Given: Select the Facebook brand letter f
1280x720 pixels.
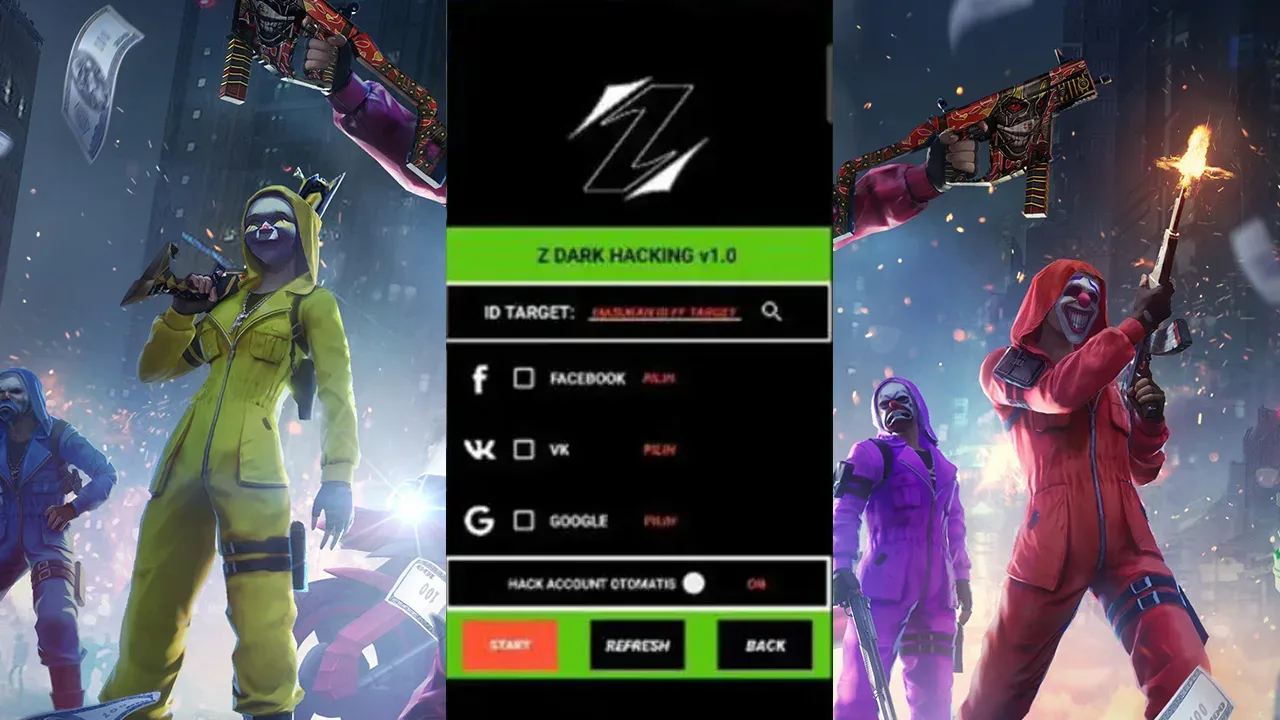Looking at the screenshot, I should point(481,380).
